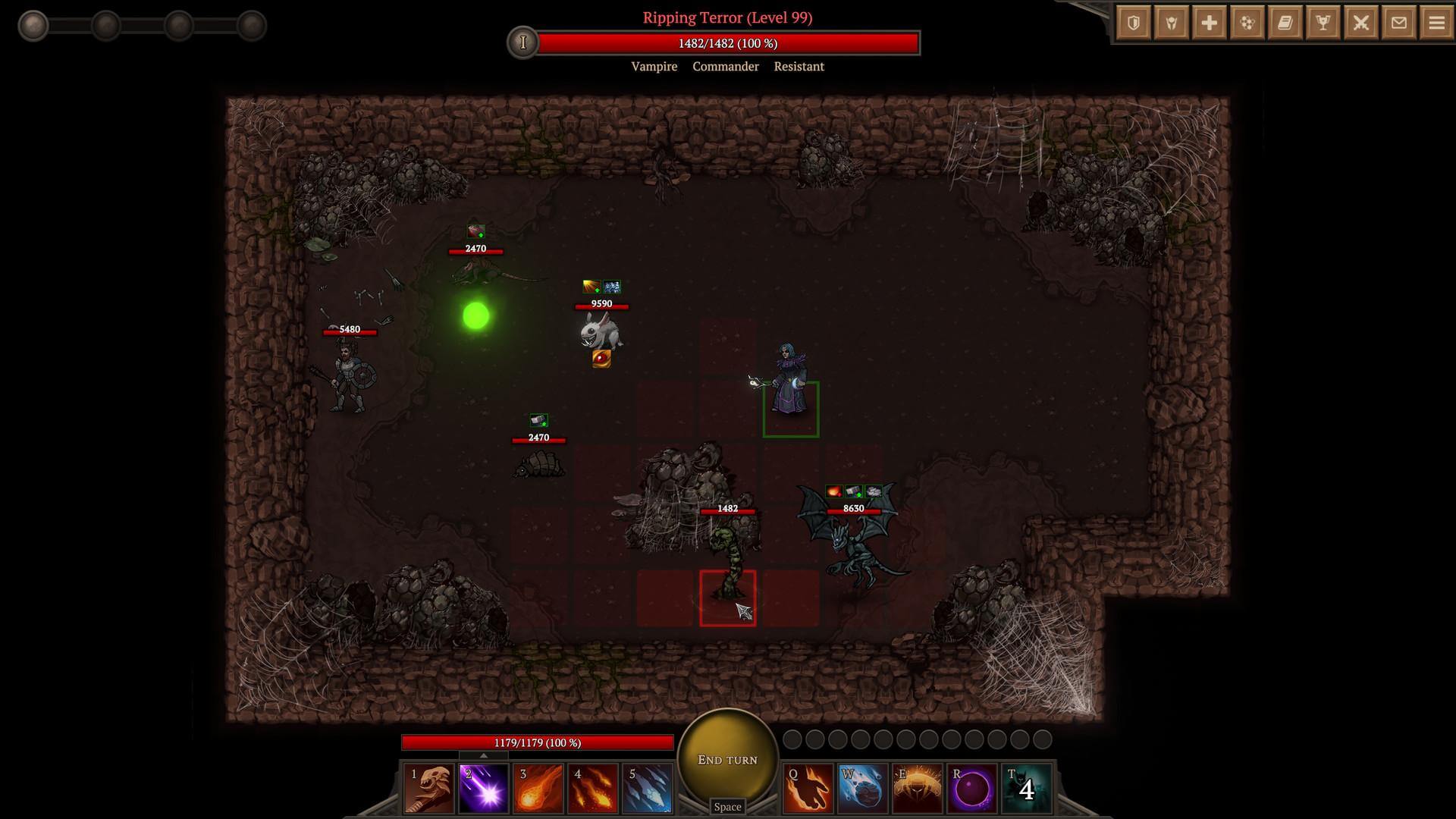Cast the ice shards spell in slot 5
Viewport: 1456px width, 819px height.
(x=648, y=789)
